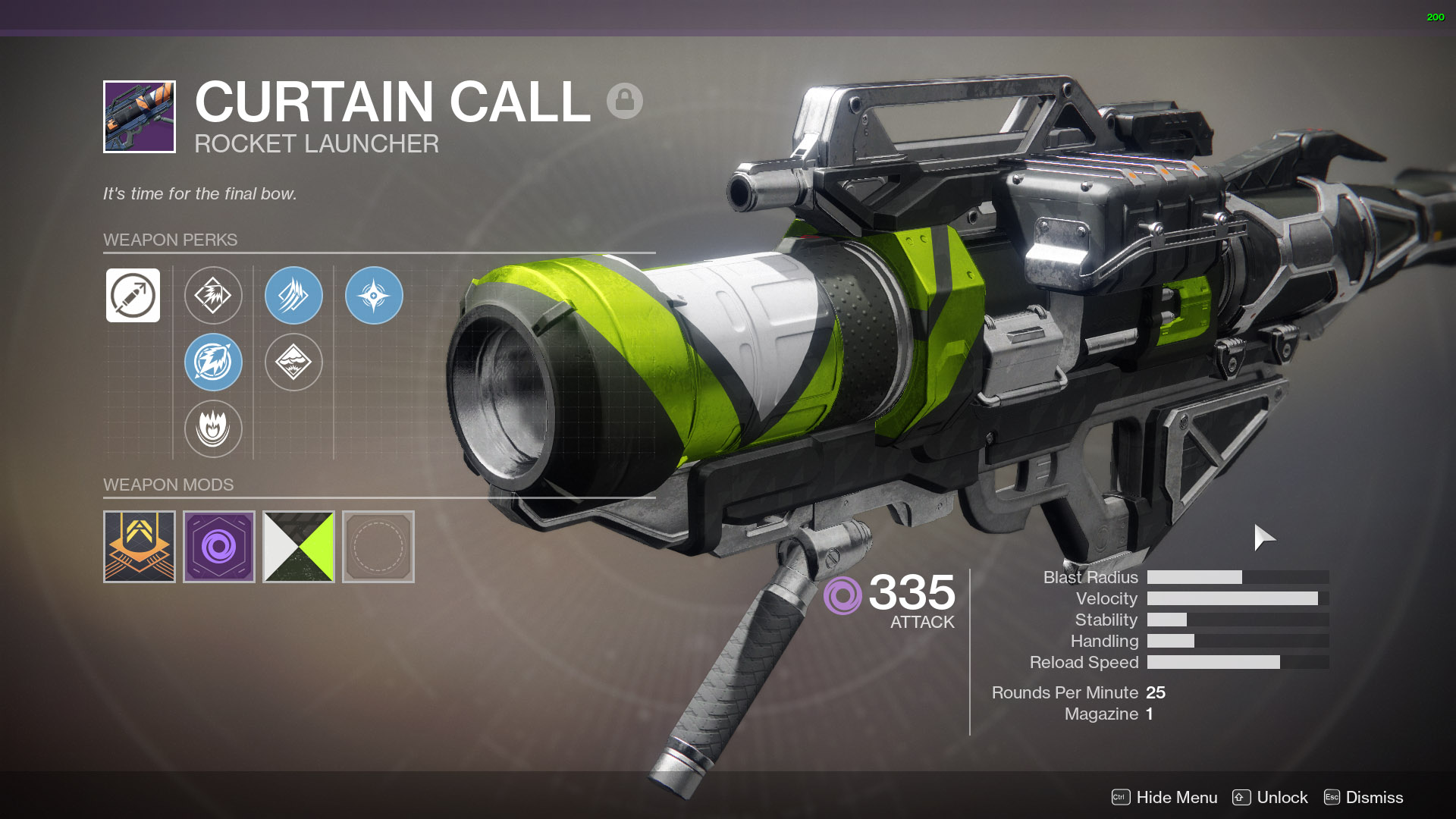The image size is (1456, 819).
Task: Select the white square rocket intrinsic perk
Action: click(133, 295)
